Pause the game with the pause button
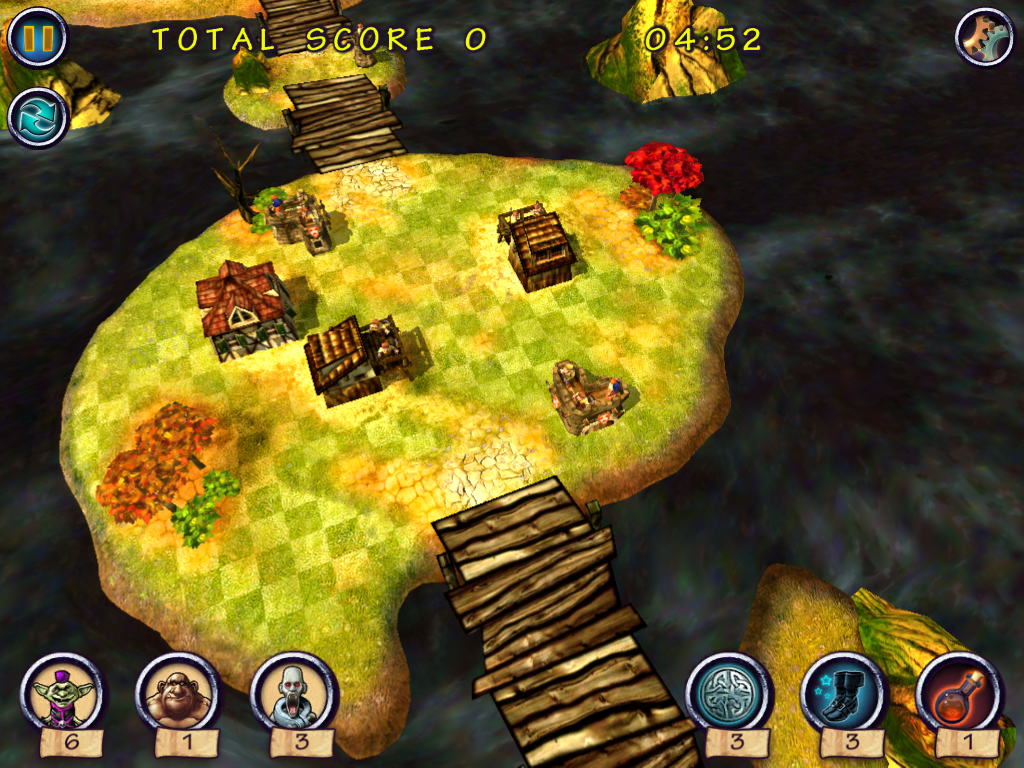The height and width of the screenshot is (768, 1024). pyautogui.click(x=37, y=37)
